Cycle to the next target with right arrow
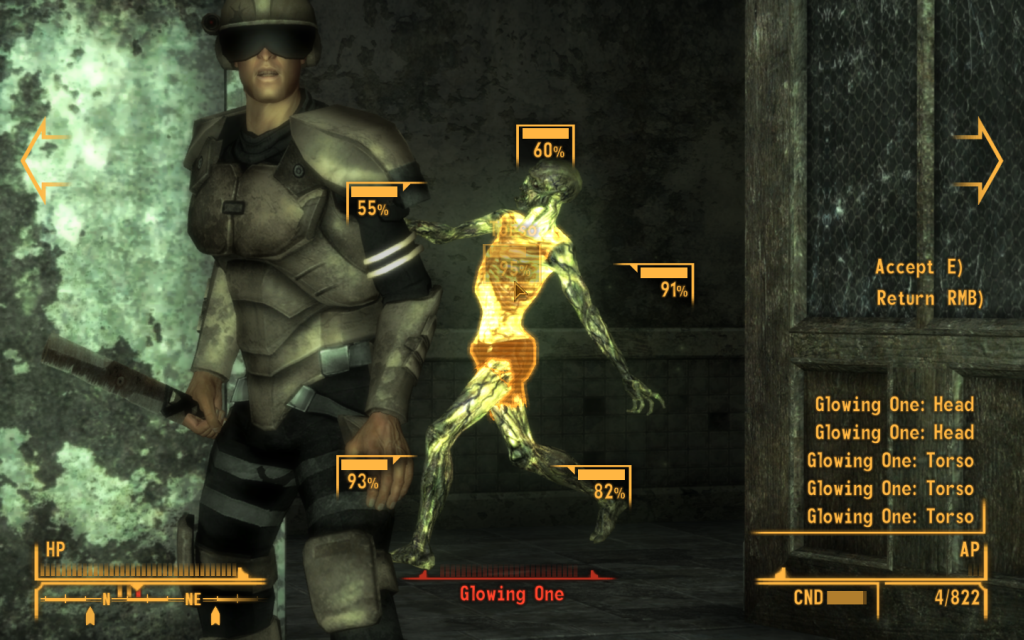The image size is (1024, 640). 980,160
